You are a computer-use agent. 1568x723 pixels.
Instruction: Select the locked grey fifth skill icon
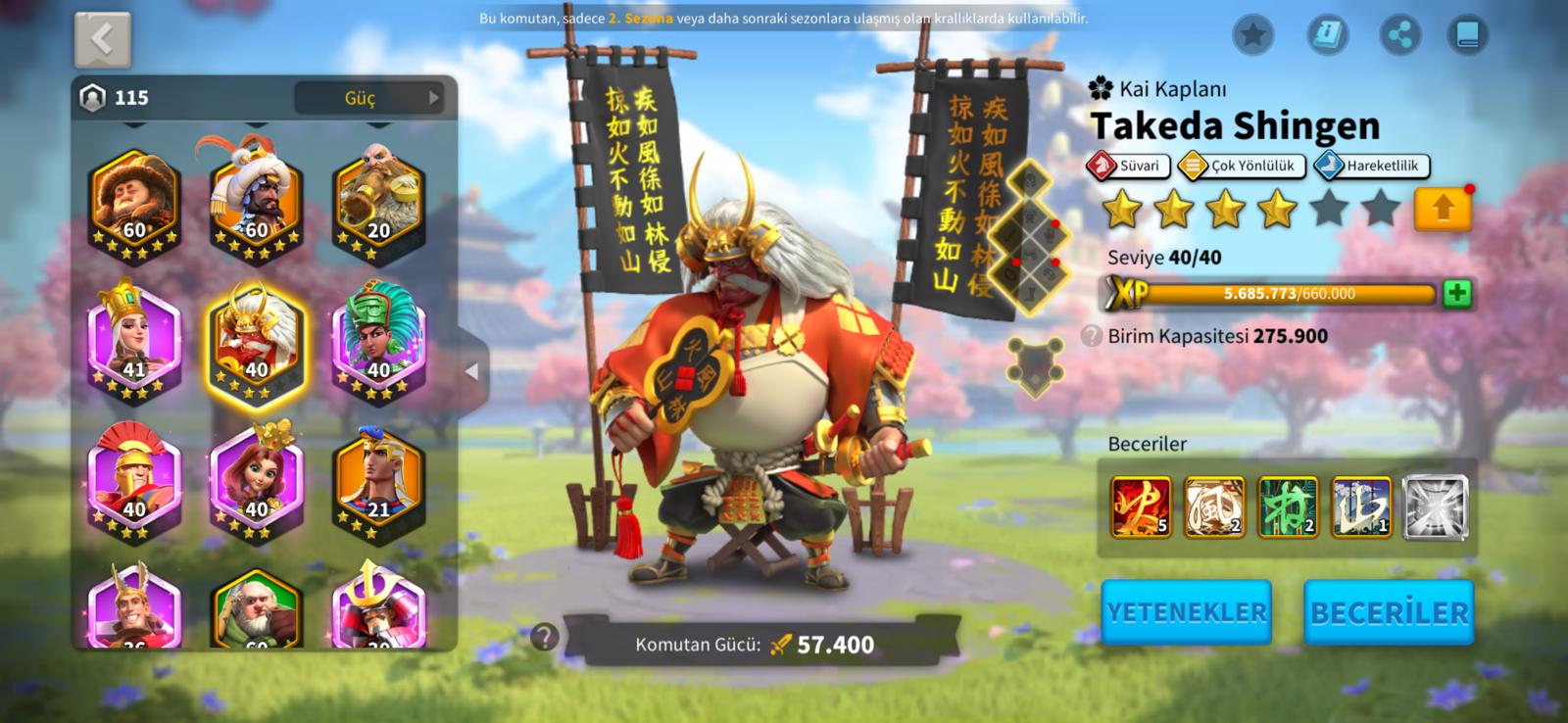[1435, 507]
